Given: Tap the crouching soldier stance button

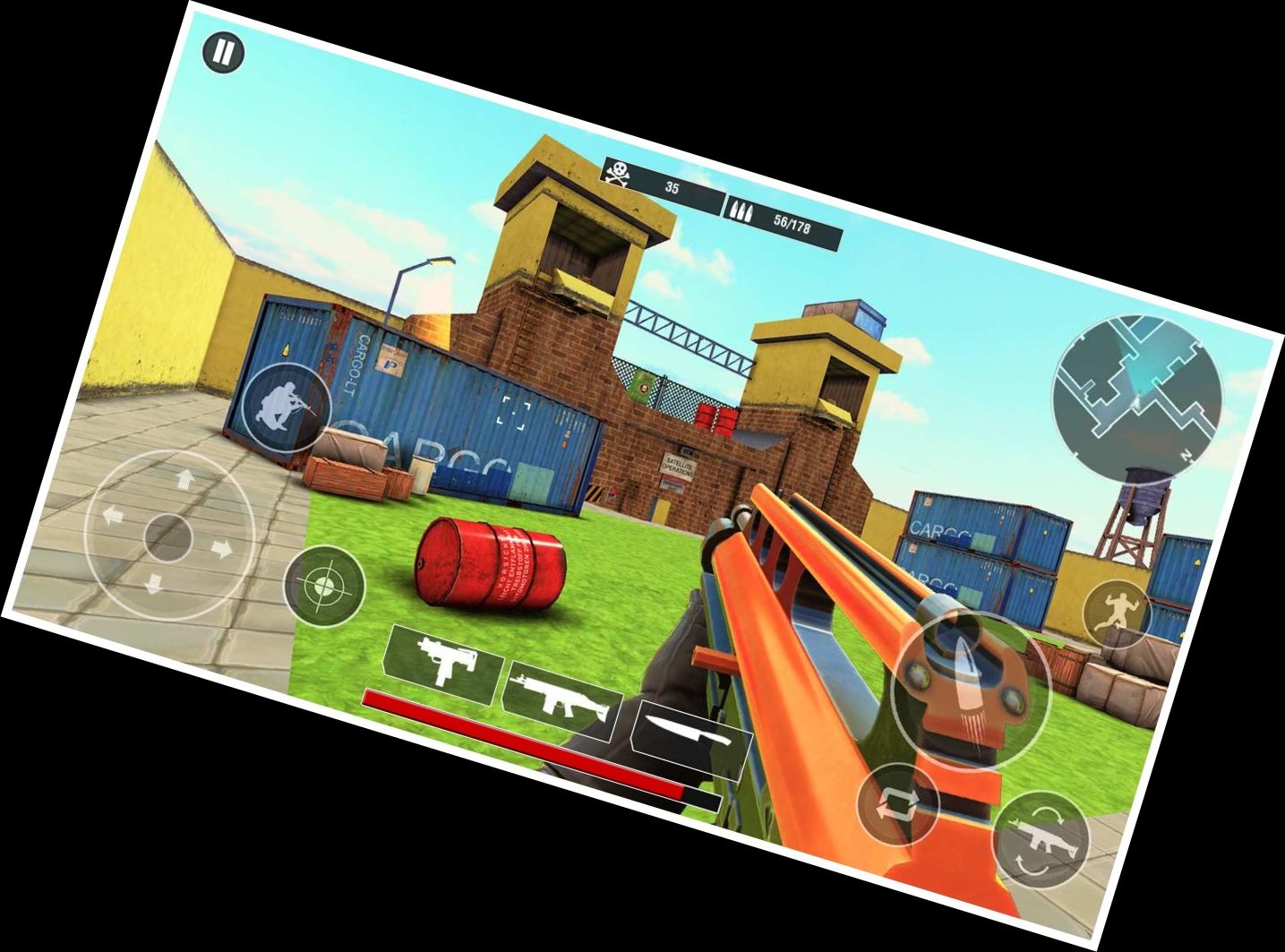Looking at the screenshot, I should [x=287, y=407].
